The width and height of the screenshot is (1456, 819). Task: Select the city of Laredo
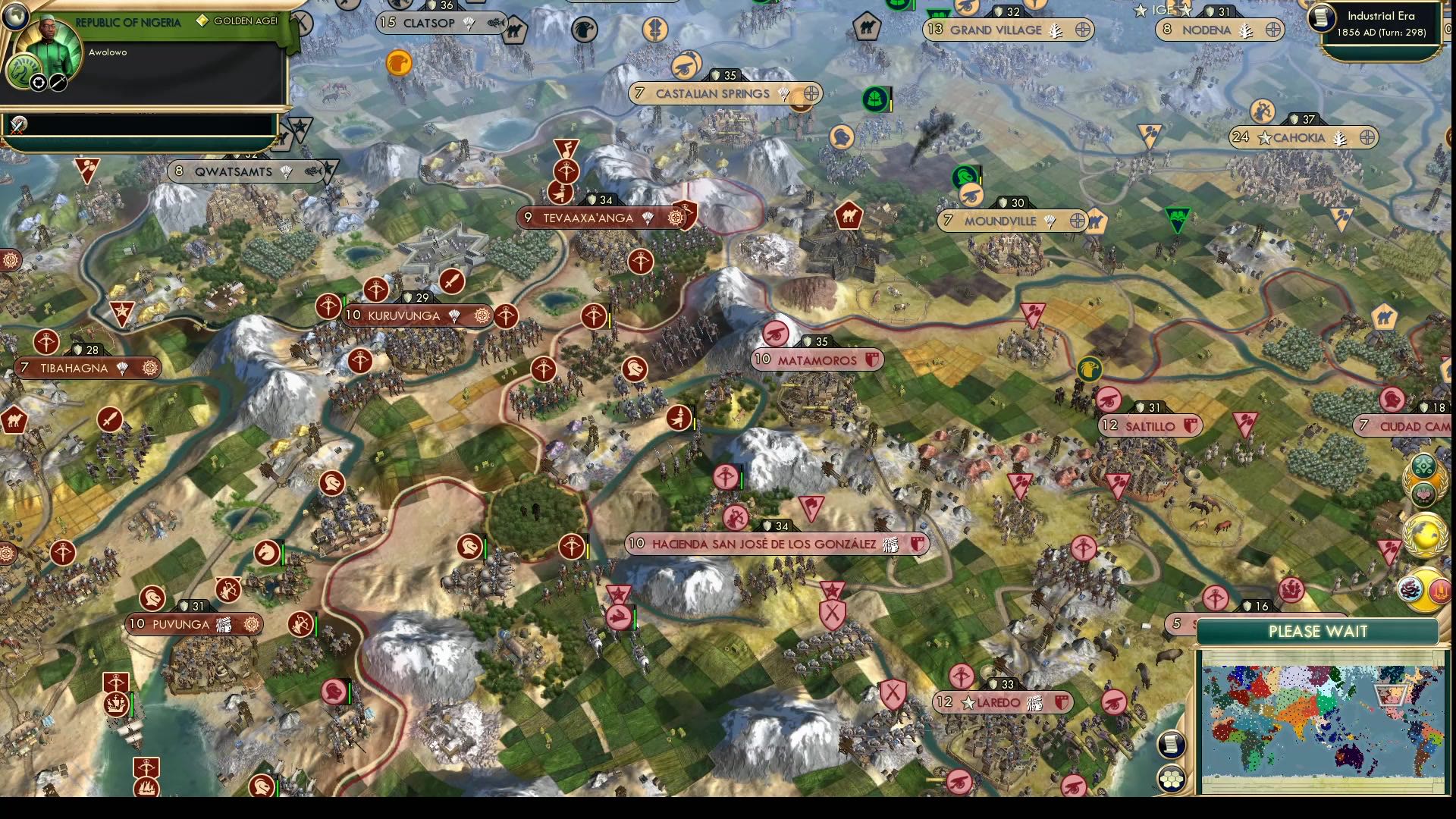click(x=999, y=702)
